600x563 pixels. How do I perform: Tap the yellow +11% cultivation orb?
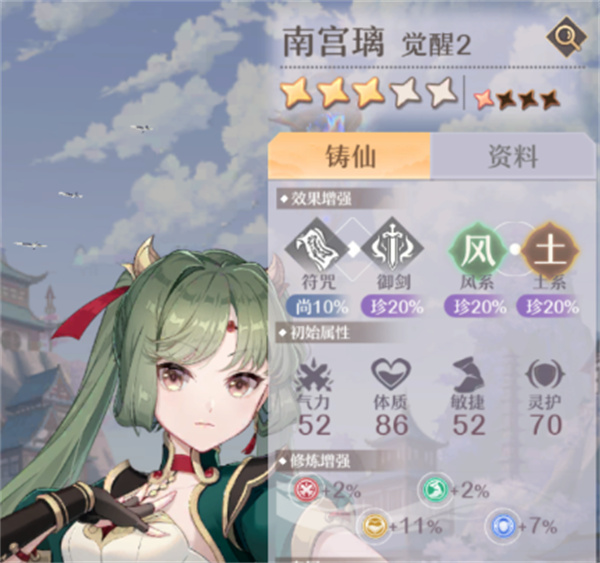(x=374, y=525)
